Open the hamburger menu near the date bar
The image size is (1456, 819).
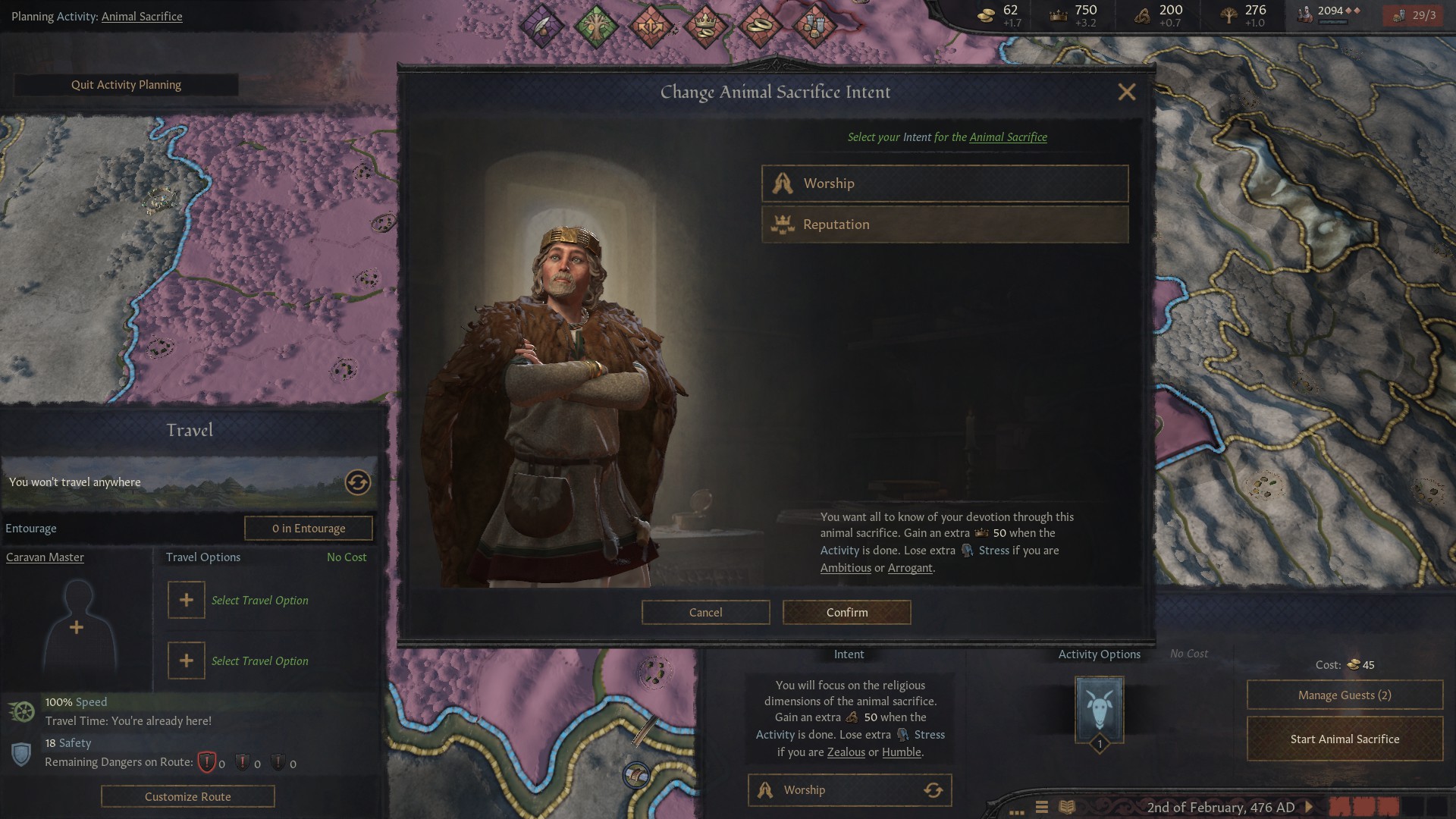tap(1042, 808)
